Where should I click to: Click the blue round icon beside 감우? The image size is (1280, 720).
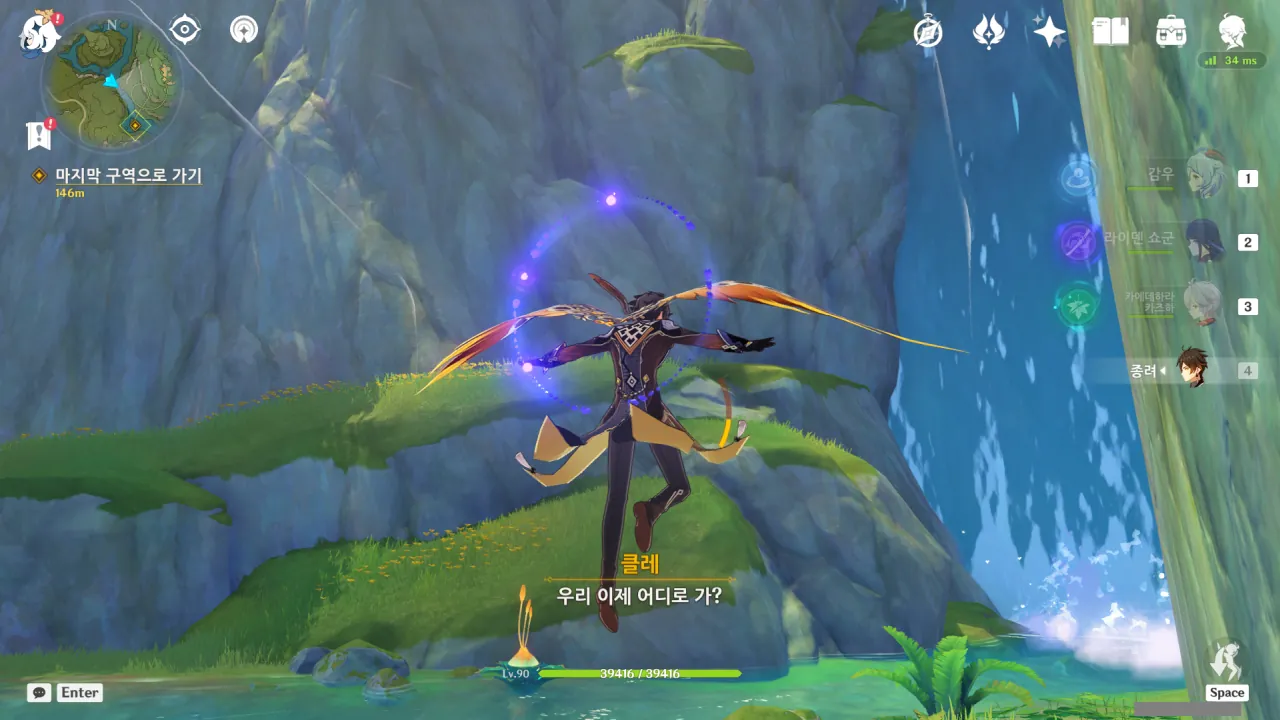pyautogui.click(x=1078, y=178)
